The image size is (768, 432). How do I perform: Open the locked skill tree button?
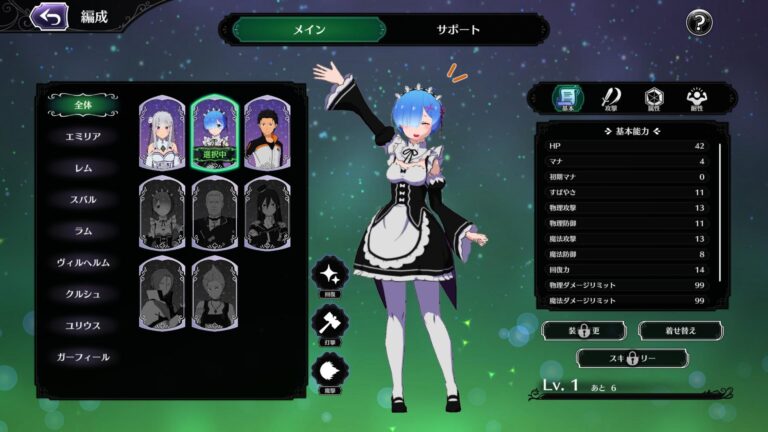click(x=631, y=358)
